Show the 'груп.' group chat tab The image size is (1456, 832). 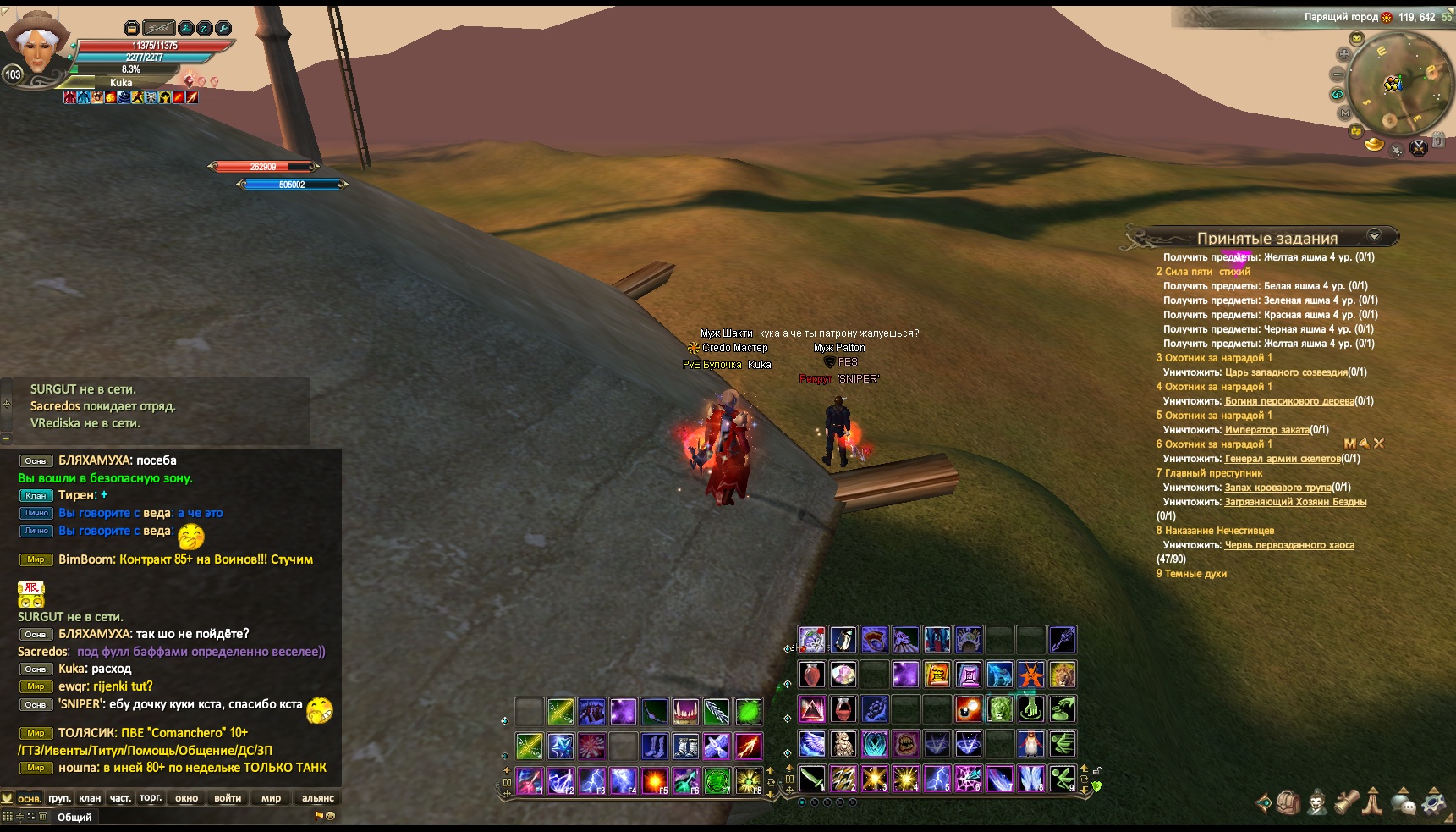coord(59,798)
